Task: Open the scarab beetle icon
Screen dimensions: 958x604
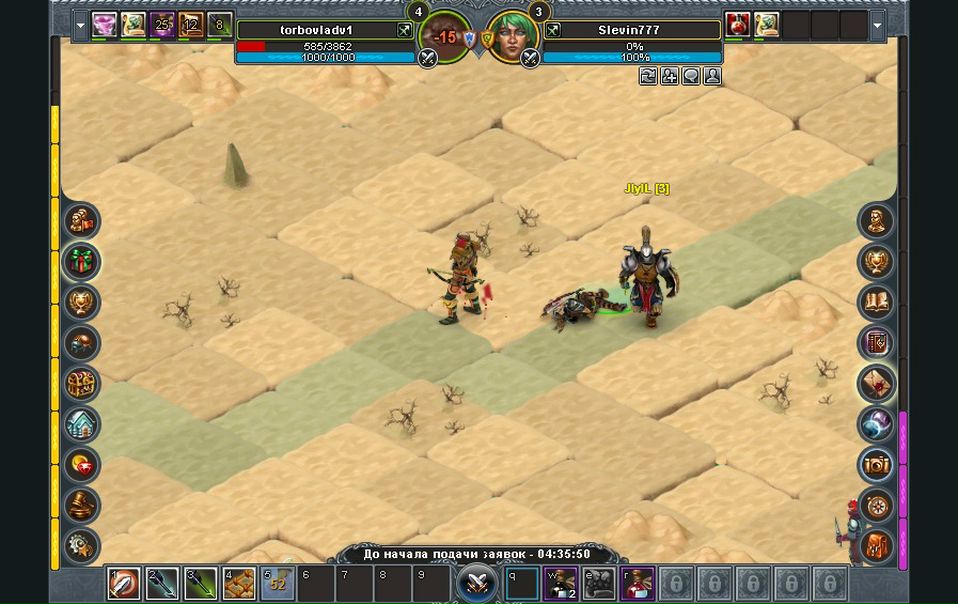Action: [x=81, y=343]
